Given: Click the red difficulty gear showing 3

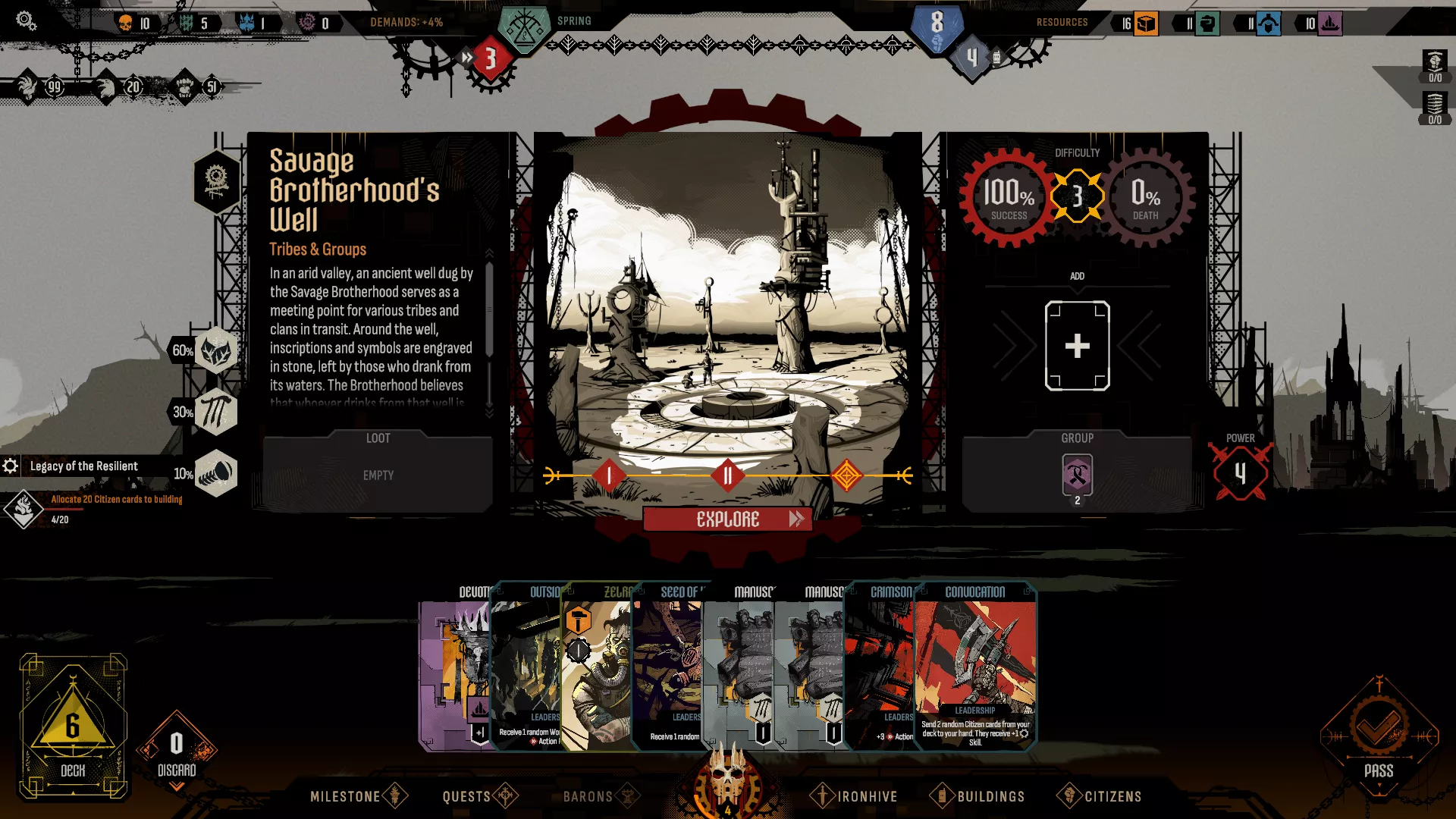Looking at the screenshot, I should click(1078, 197).
